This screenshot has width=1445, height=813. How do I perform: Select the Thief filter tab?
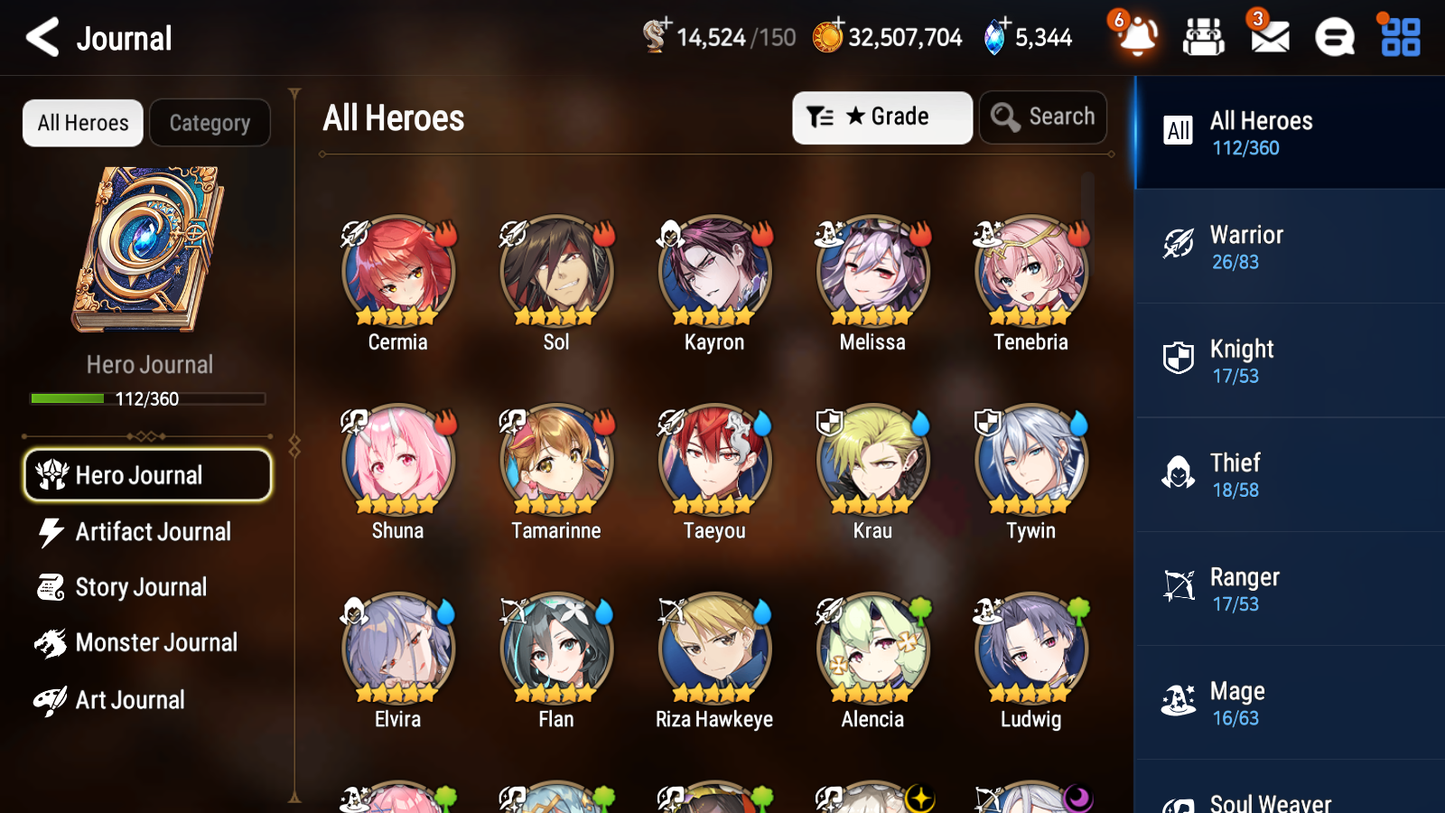coord(1289,474)
